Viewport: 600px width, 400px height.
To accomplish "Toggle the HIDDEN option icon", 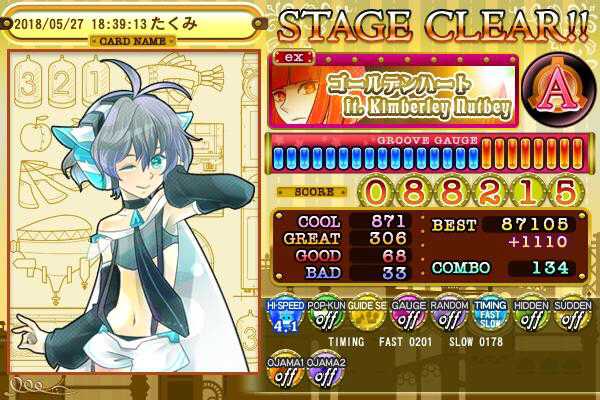I will pyautogui.click(x=531, y=317).
